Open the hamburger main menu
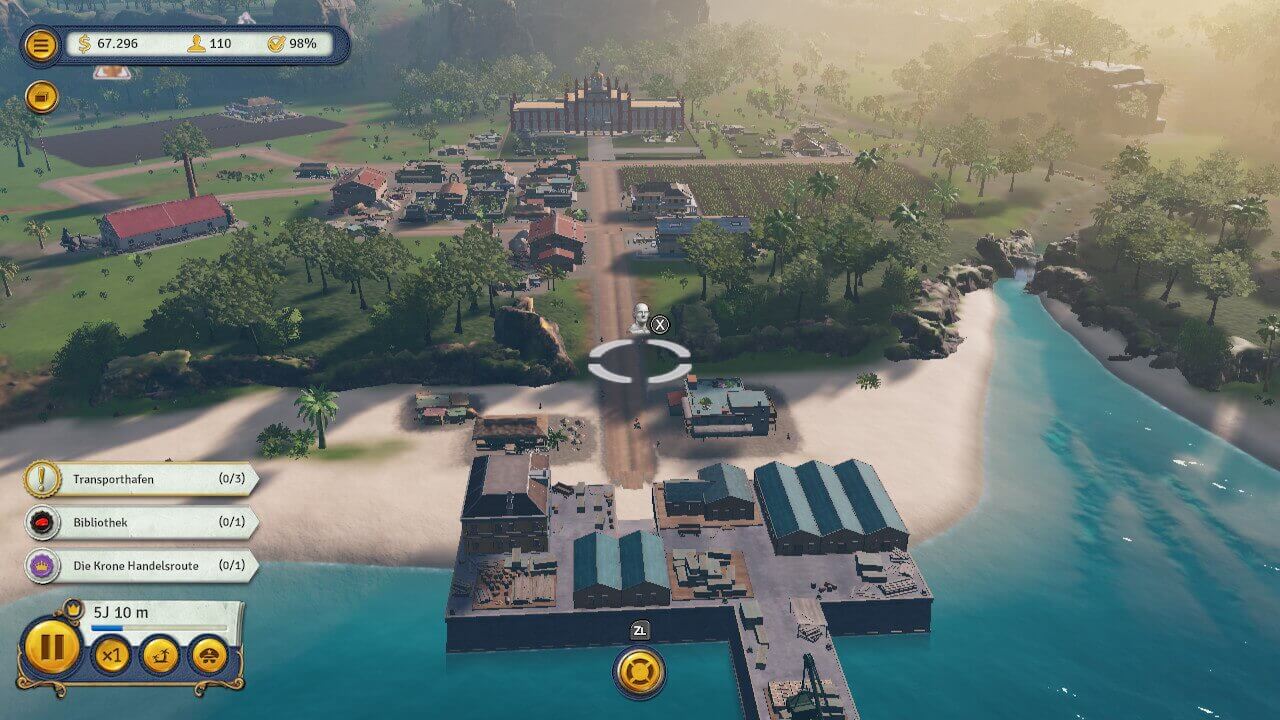The width and height of the screenshot is (1280, 720). [x=41, y=45]
